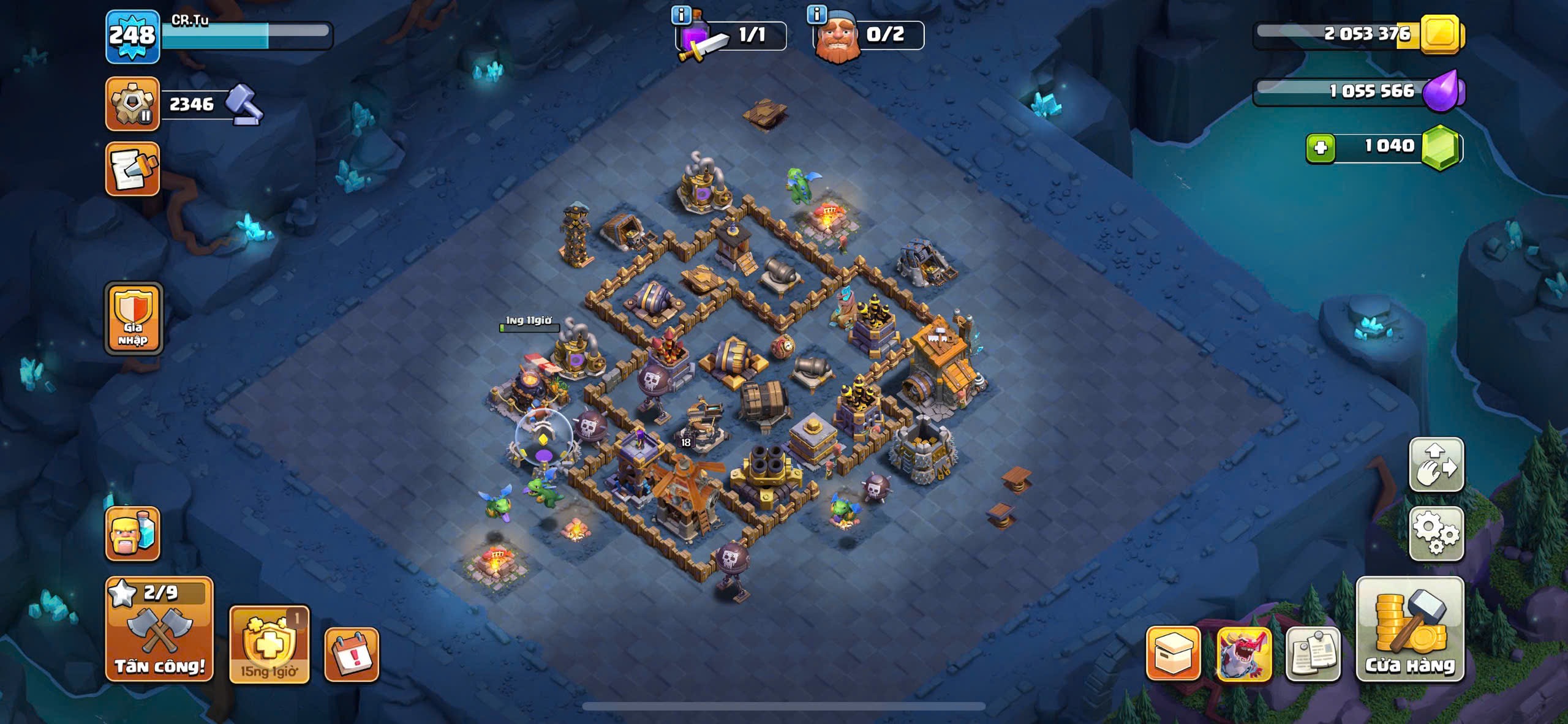The height and width of the screenshot is (724, 1568).
Task: Open the red dragon event icon
Action: click(1244, 654)
